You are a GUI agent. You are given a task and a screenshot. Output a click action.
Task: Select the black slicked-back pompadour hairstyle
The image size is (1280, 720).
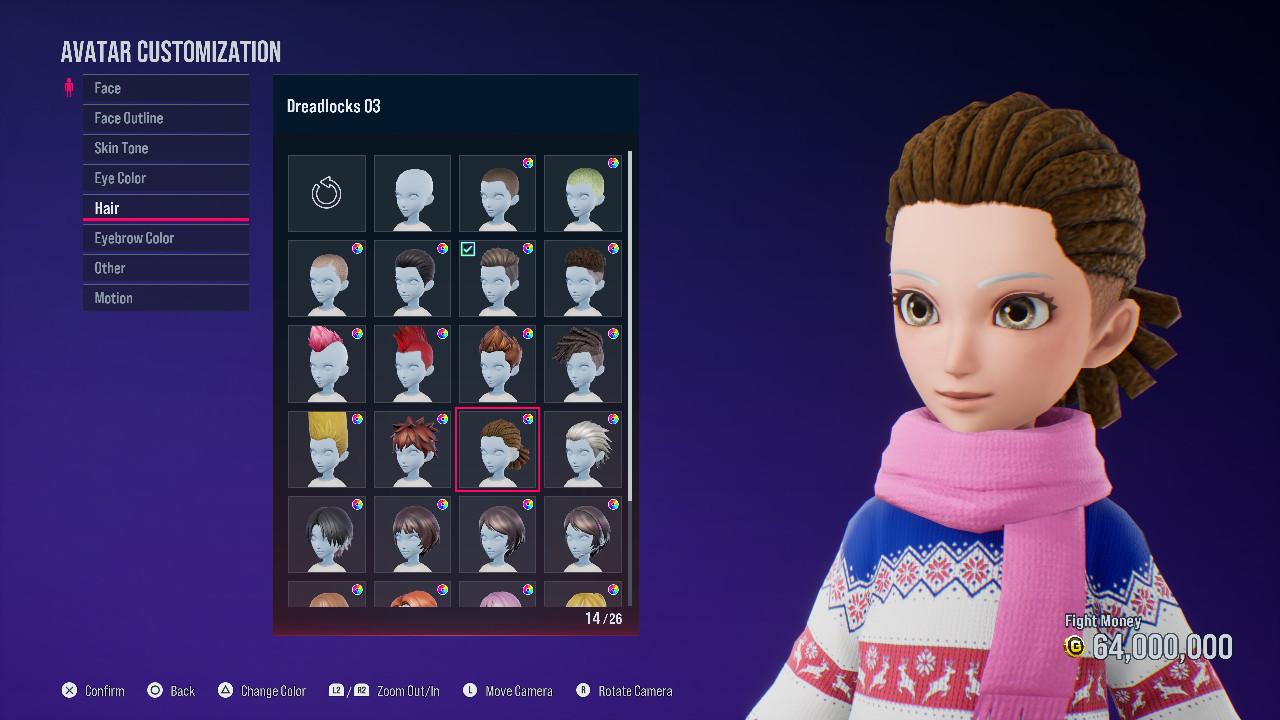412,278
